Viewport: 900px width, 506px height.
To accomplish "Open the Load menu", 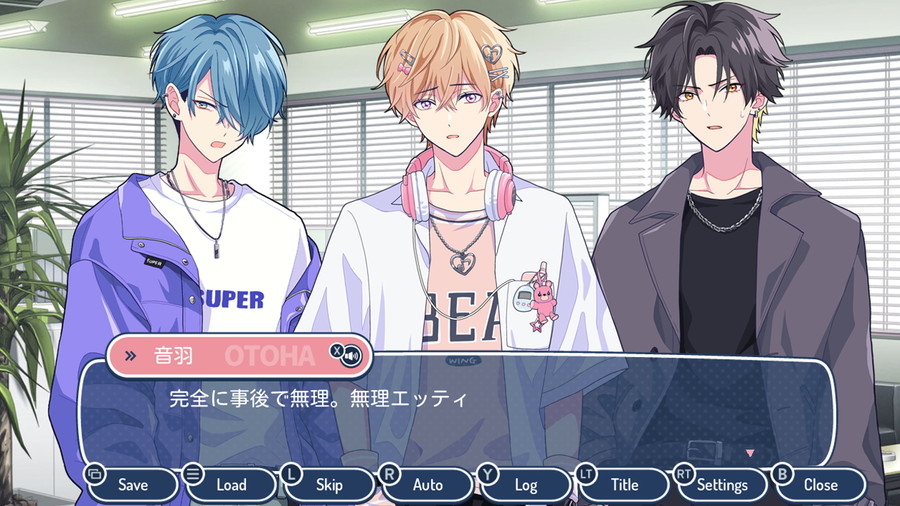I will (231, 485).
